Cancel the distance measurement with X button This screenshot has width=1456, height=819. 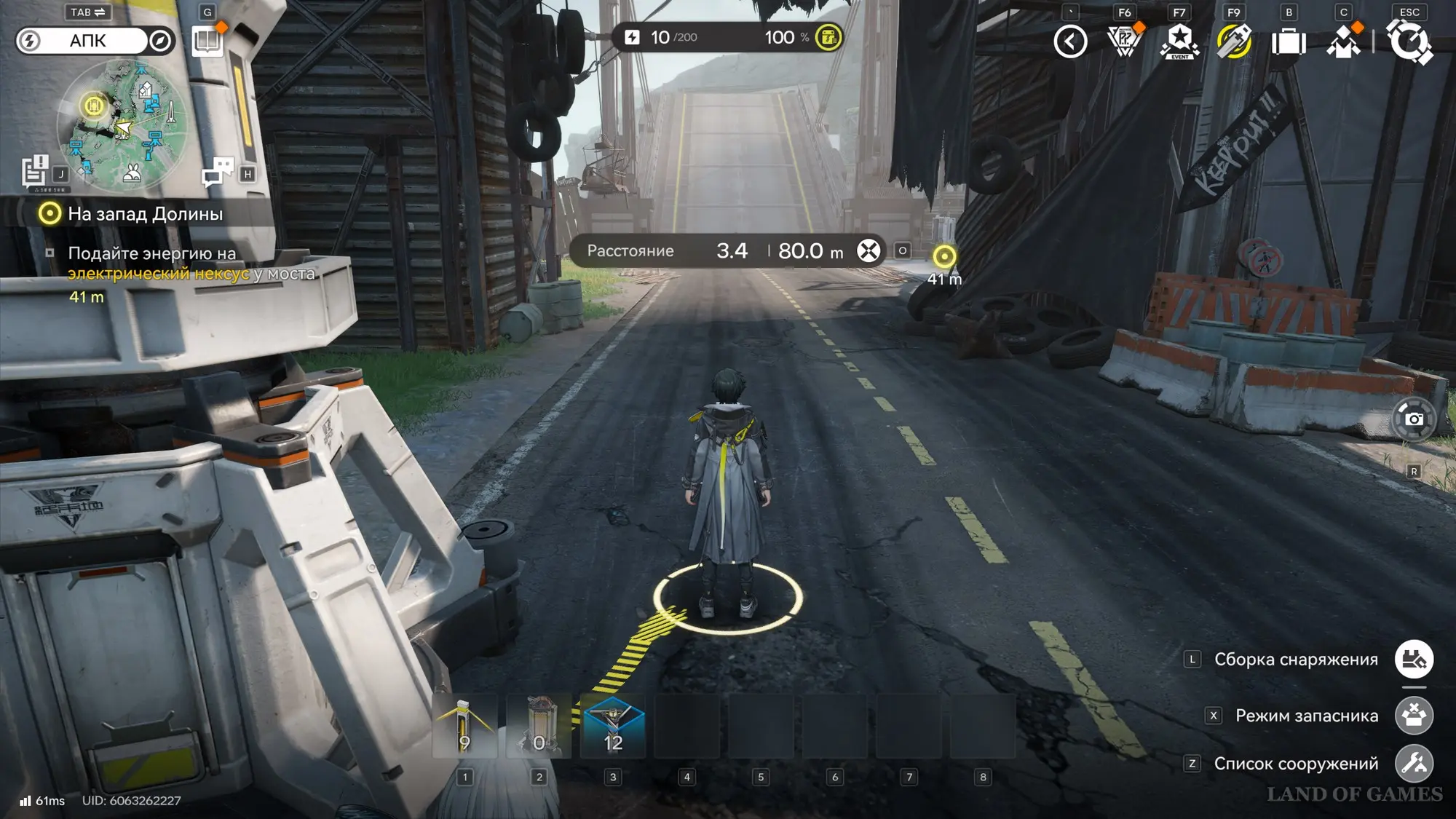[x=869, y=251]
